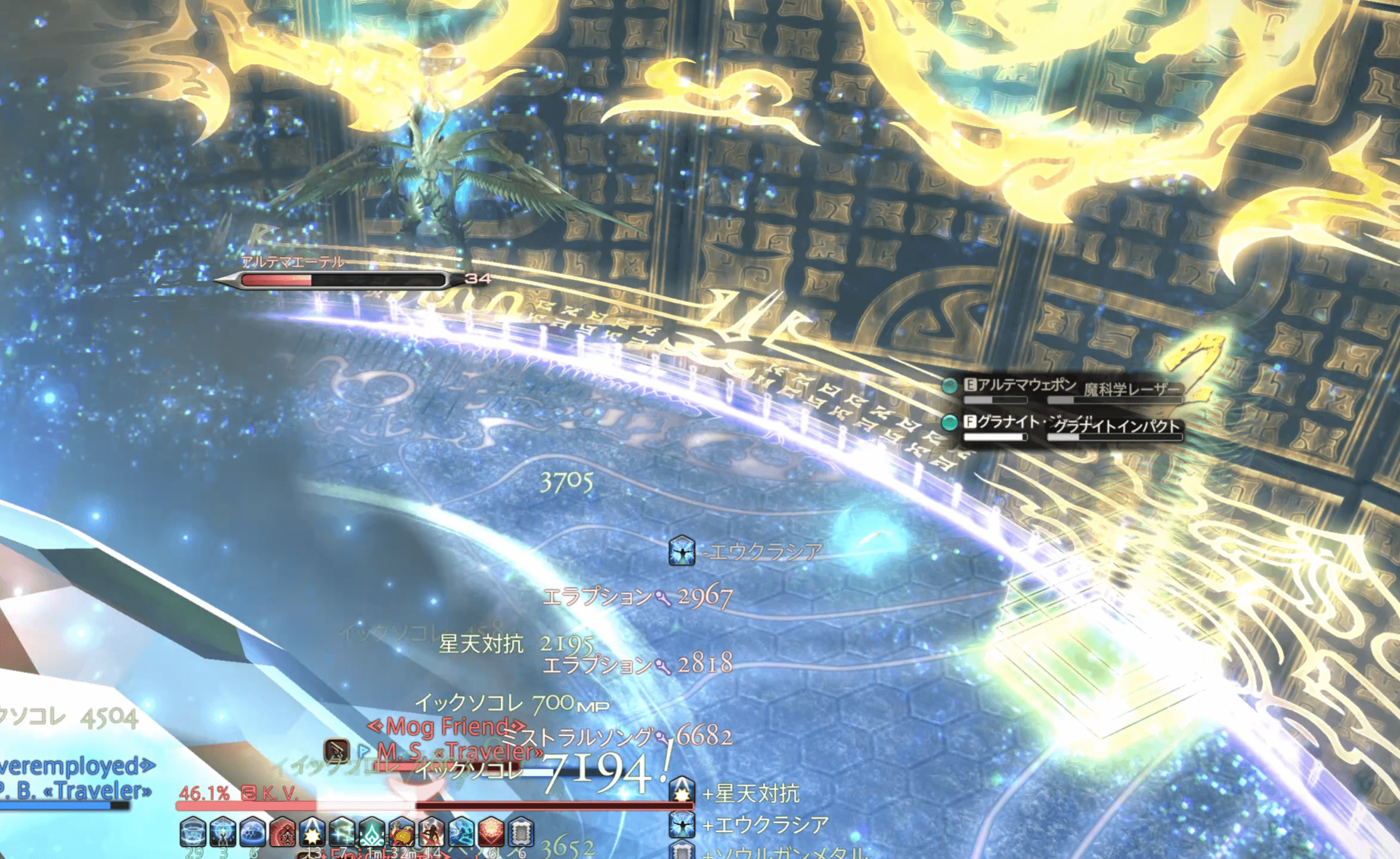Target the アルテマエーテル nameplate

click(x=292, y=262)
